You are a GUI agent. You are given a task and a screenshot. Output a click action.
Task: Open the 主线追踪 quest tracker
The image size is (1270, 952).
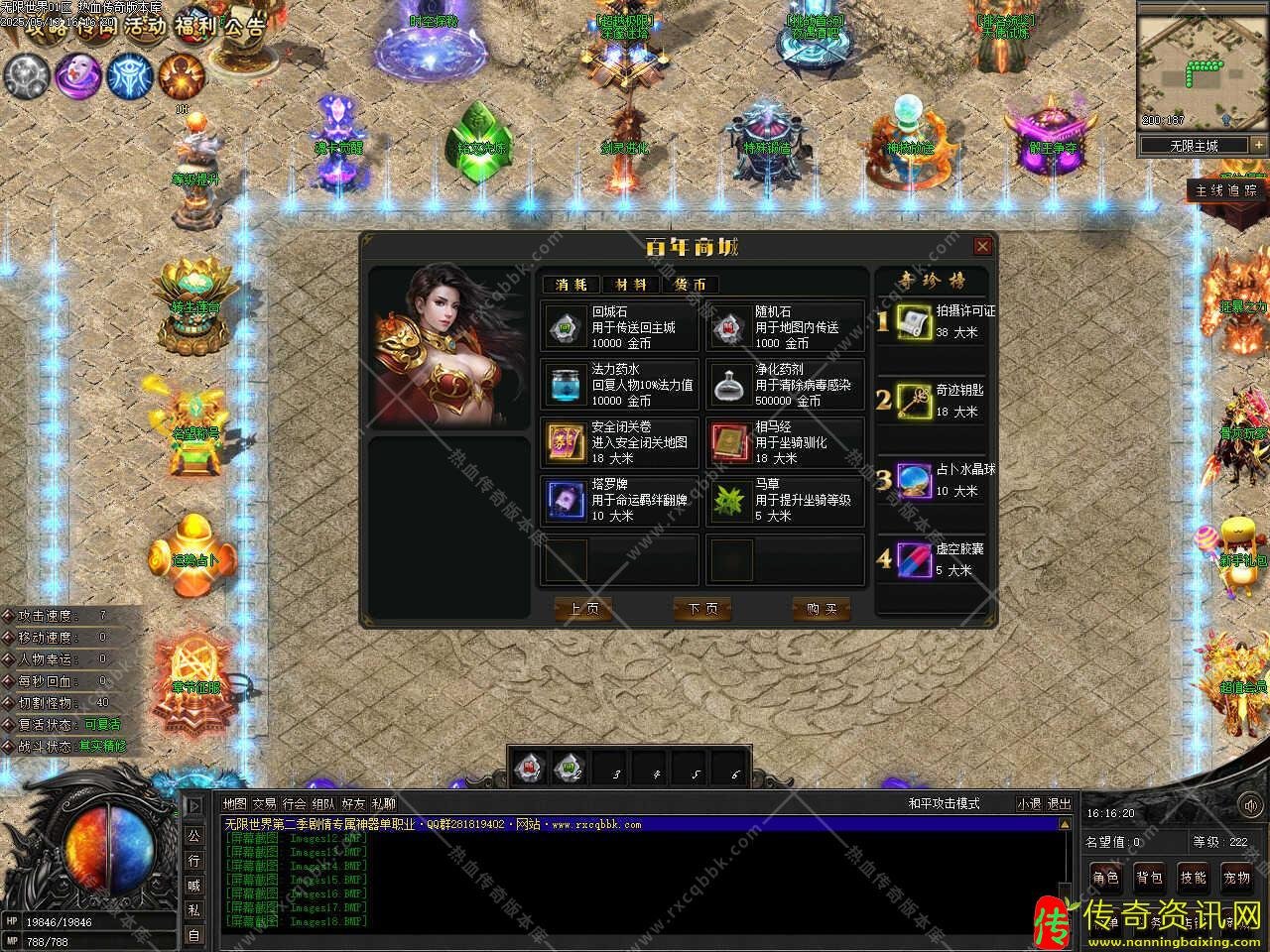click(1226, 190)
